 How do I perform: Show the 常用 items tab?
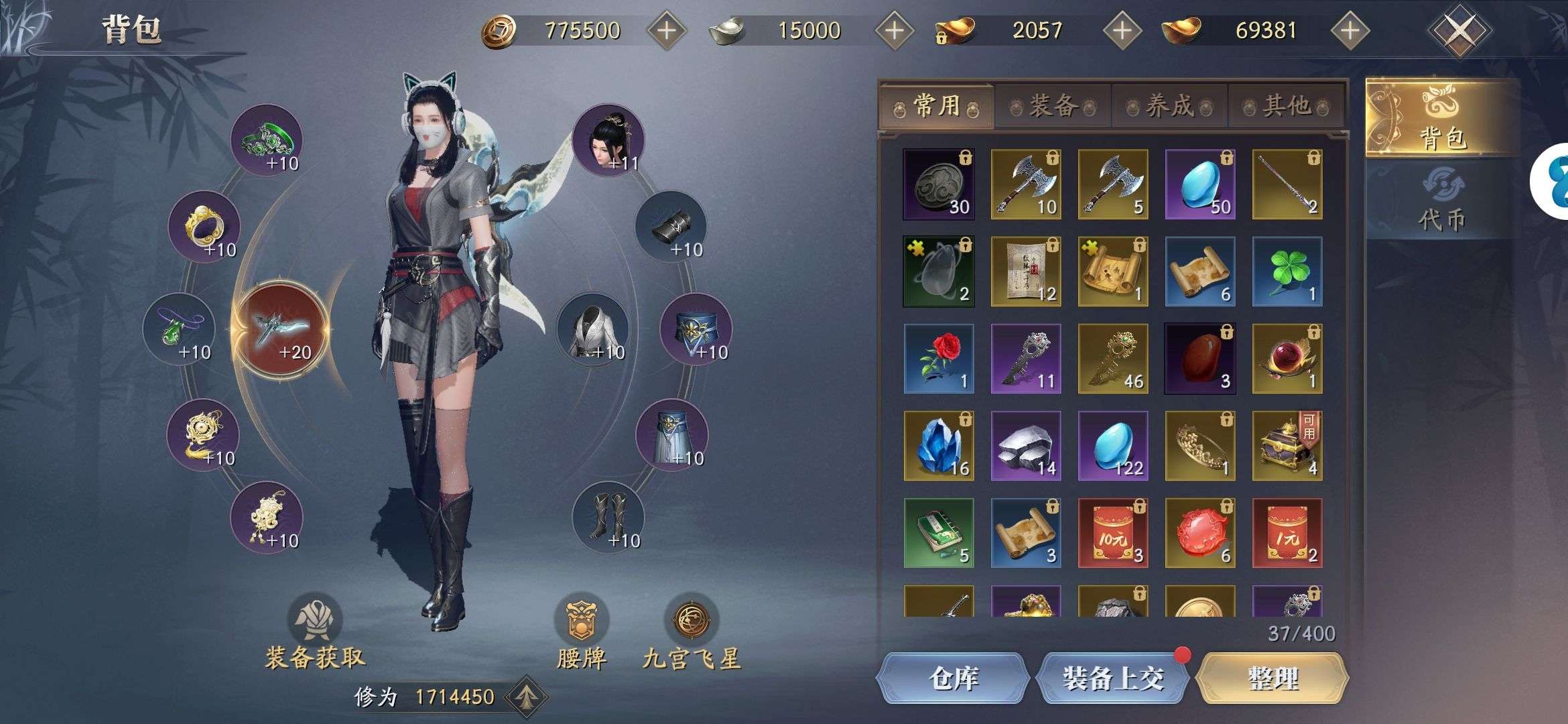click(937, 106)
